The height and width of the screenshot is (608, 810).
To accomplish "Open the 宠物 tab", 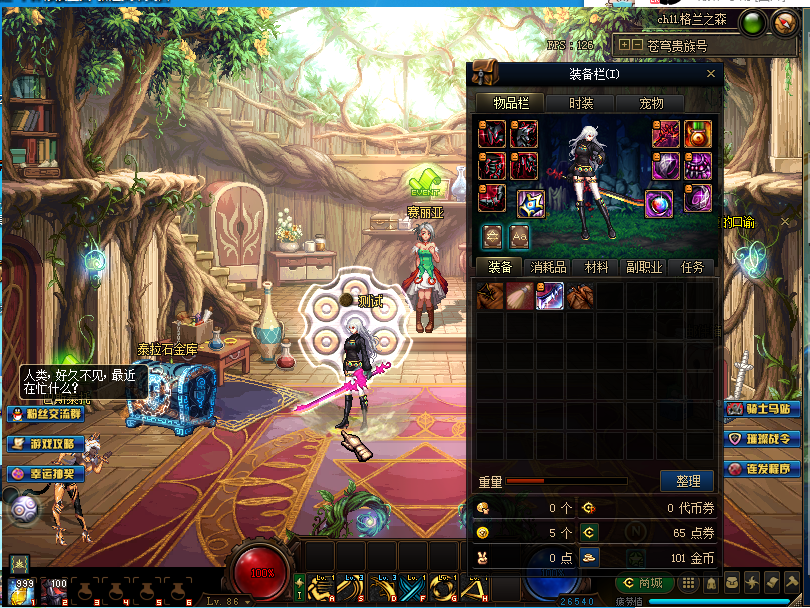I will 651,103.
